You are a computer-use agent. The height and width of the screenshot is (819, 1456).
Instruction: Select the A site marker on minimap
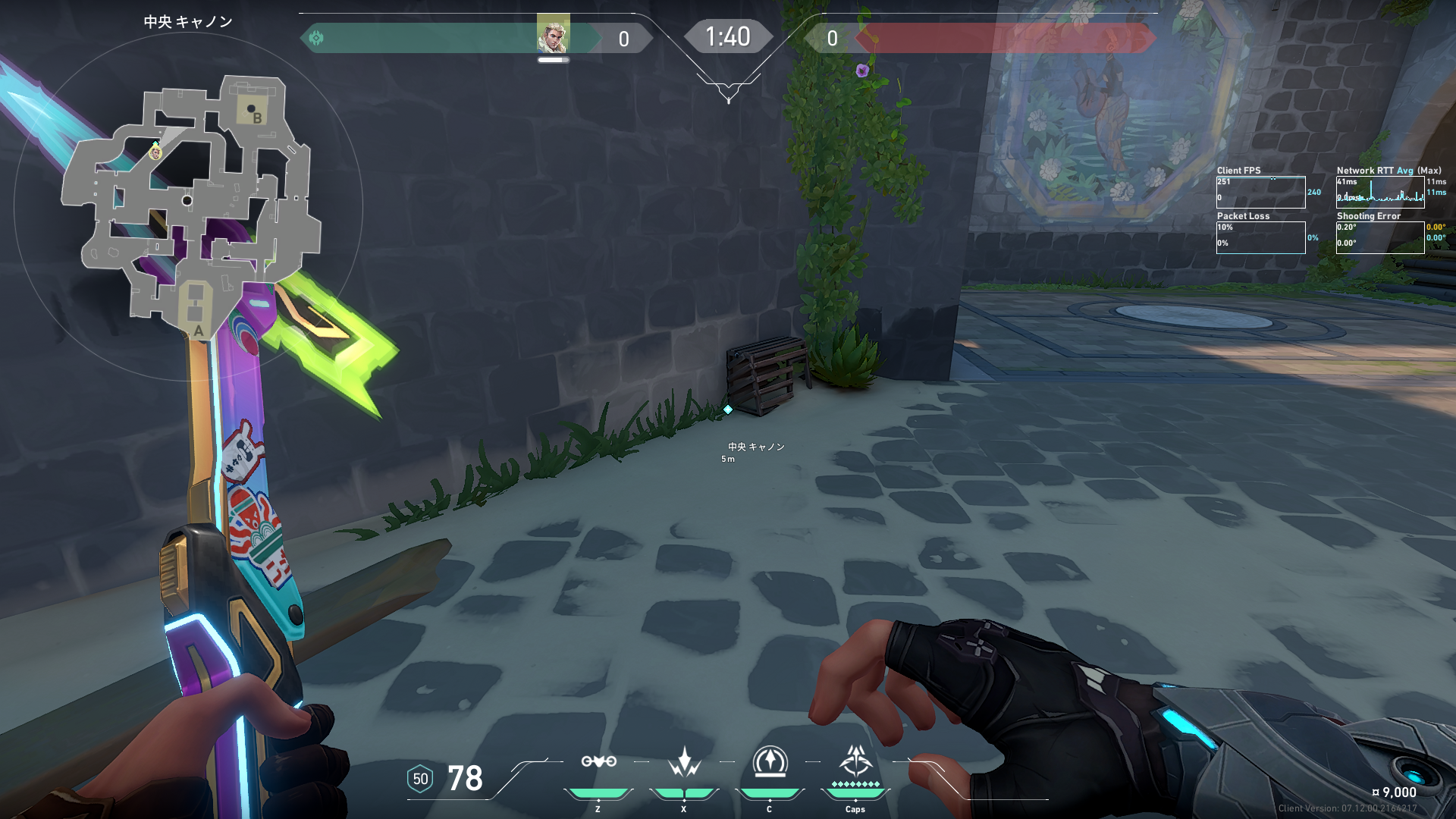[x=198, y=331]
